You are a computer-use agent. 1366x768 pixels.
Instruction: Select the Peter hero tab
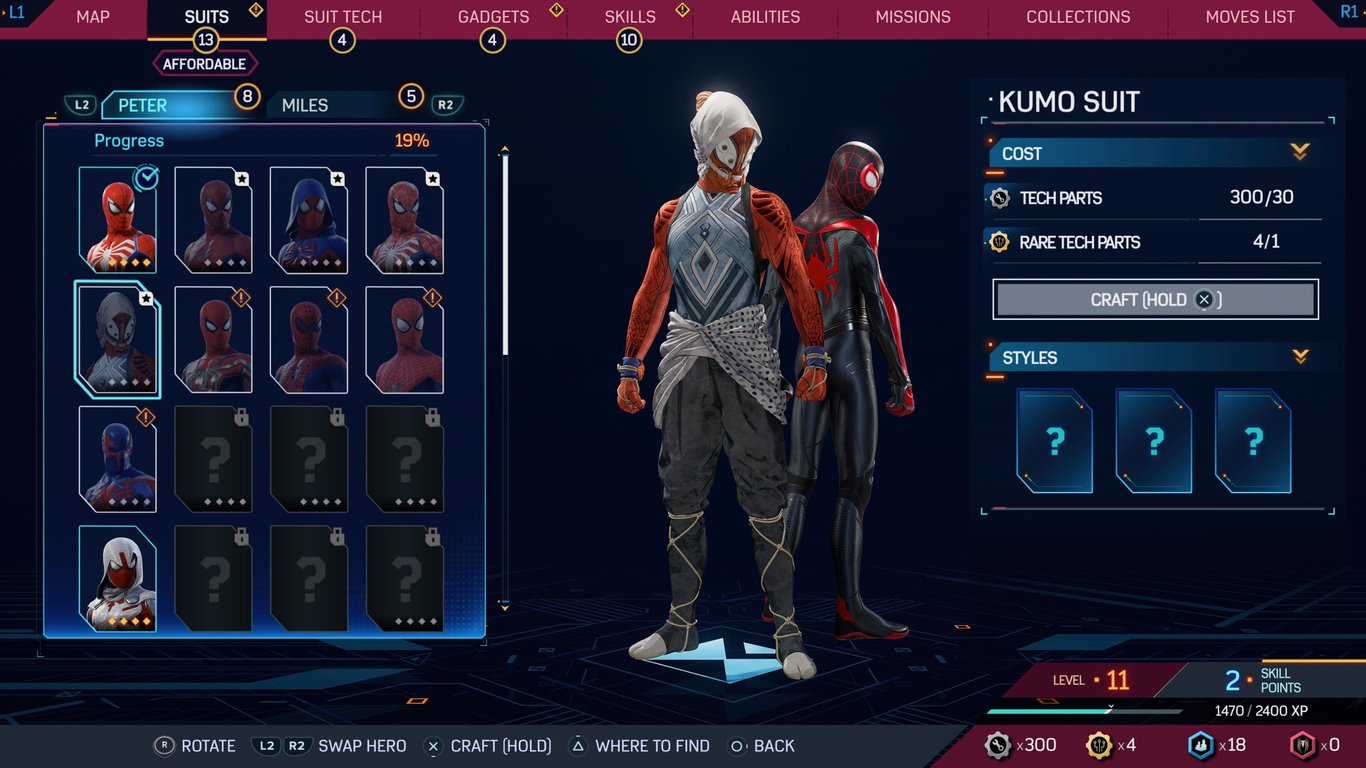[143, 105]
